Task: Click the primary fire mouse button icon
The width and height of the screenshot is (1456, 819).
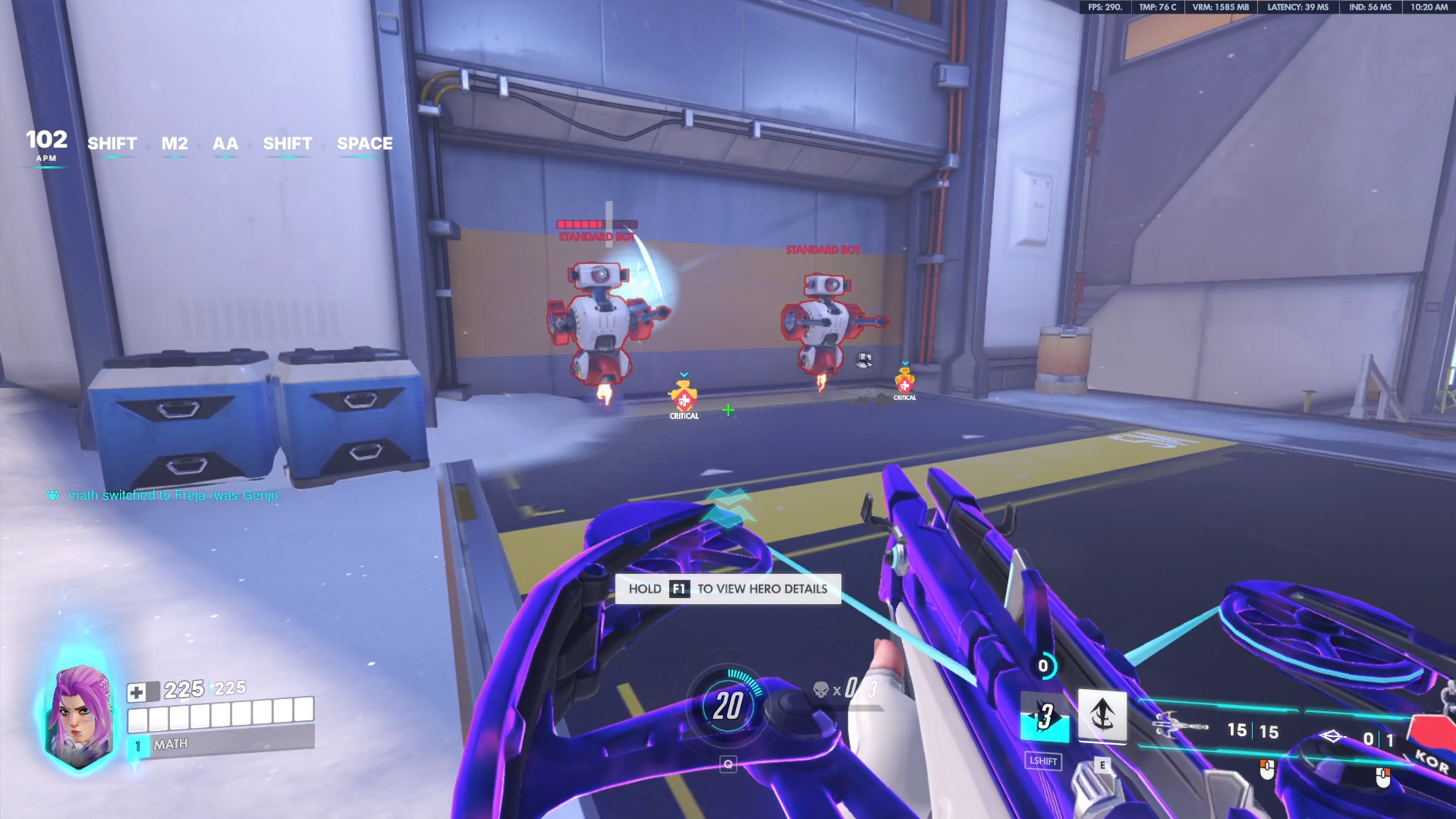Action: click(x=1268, y=770)
